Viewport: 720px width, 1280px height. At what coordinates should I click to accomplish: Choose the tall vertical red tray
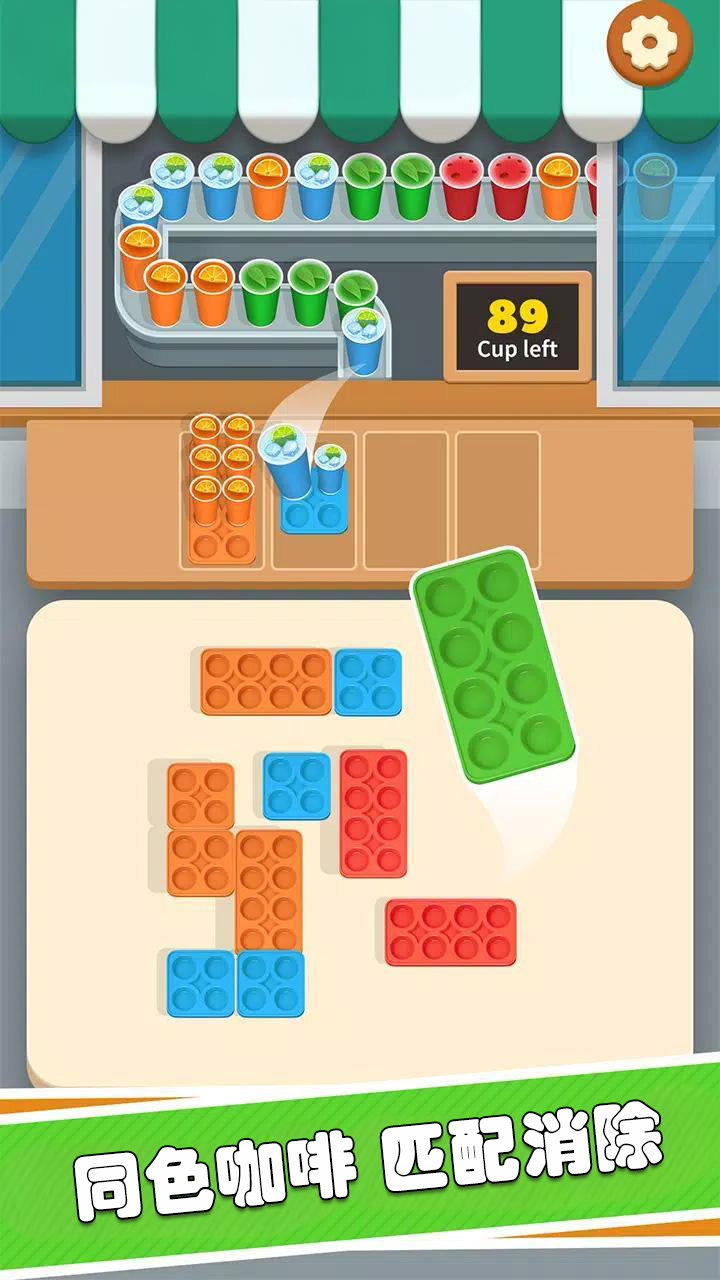pyautogui.click(x=373, y=813)
